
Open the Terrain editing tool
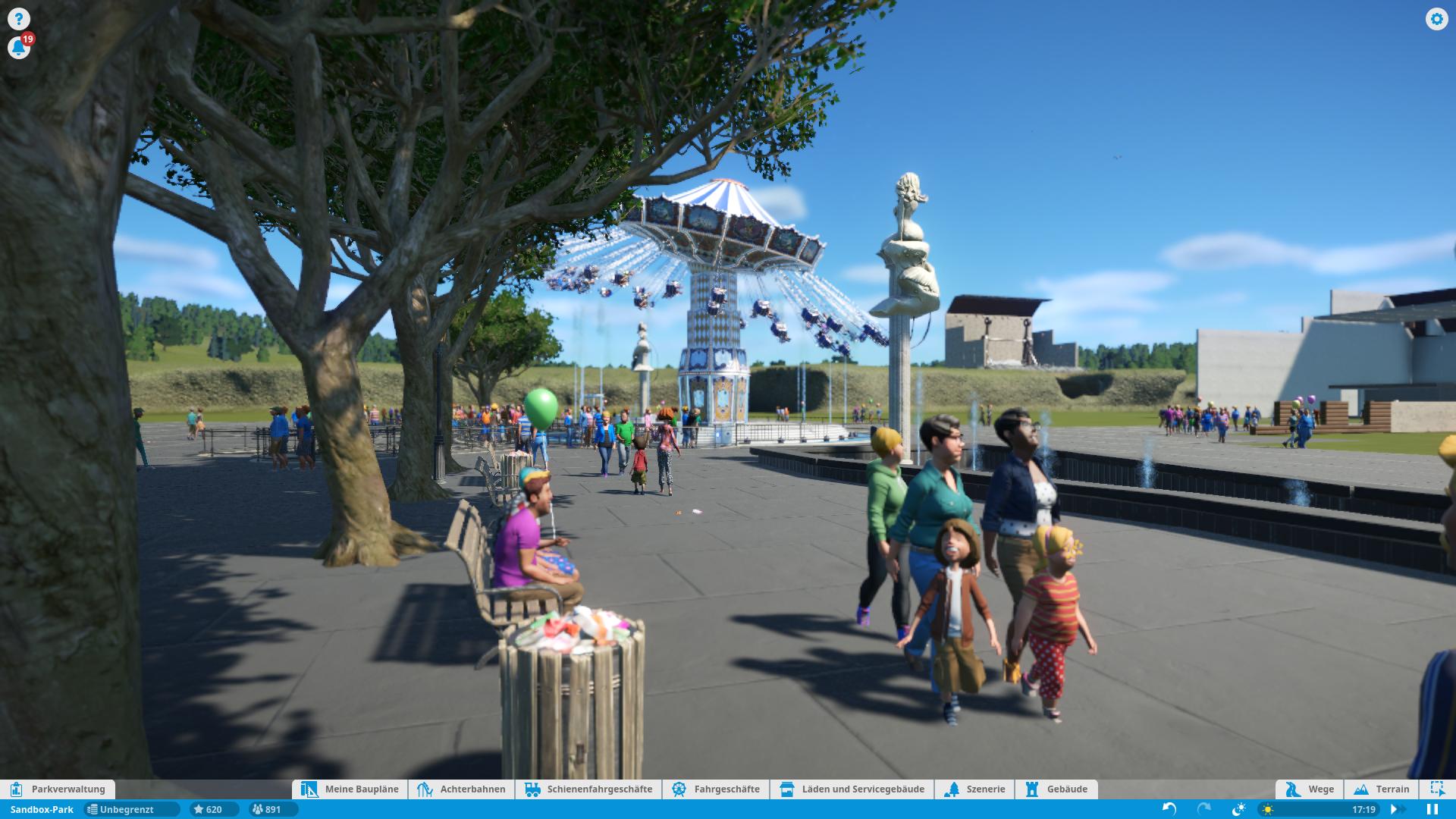tap(1382, 789)
